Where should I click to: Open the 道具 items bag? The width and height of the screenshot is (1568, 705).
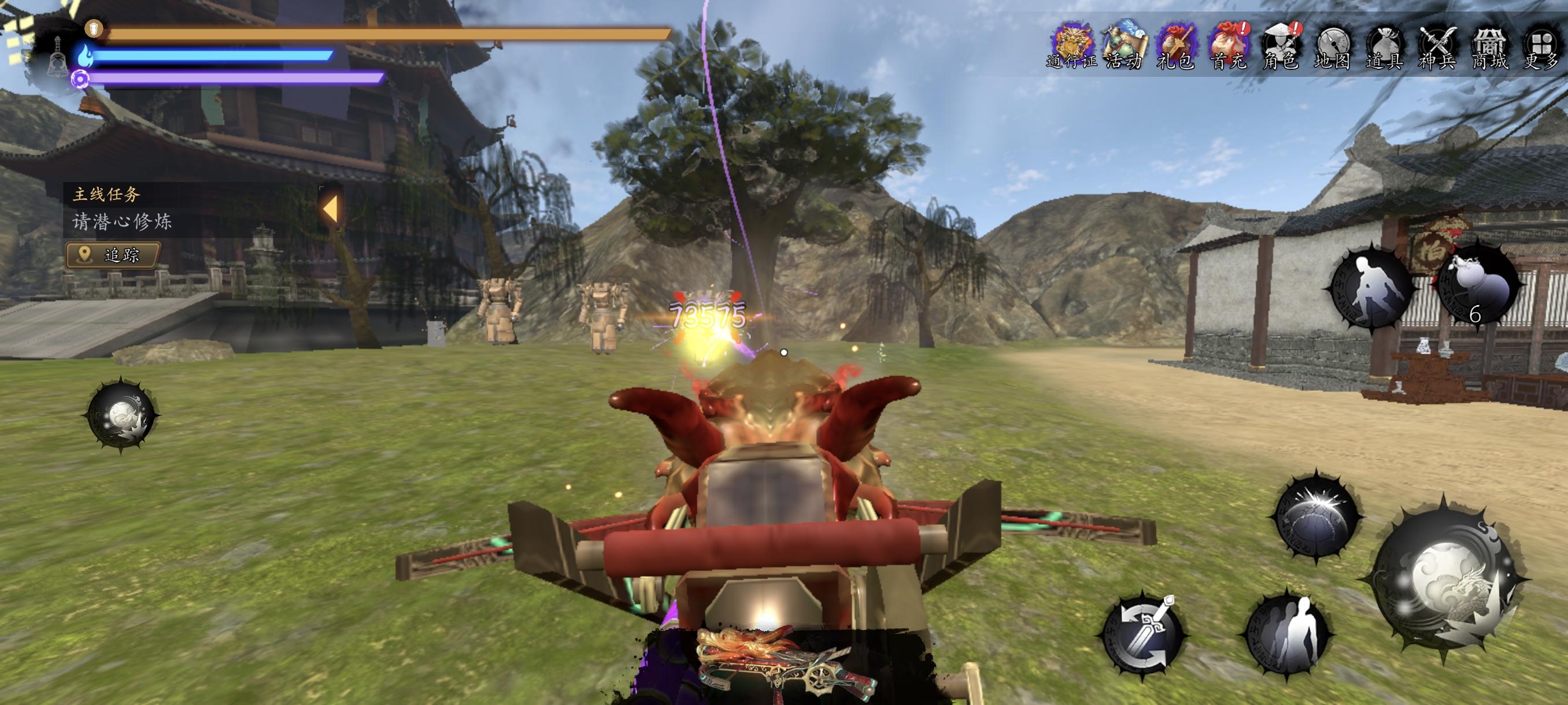pyautogui.click(x=1385, y=44)
